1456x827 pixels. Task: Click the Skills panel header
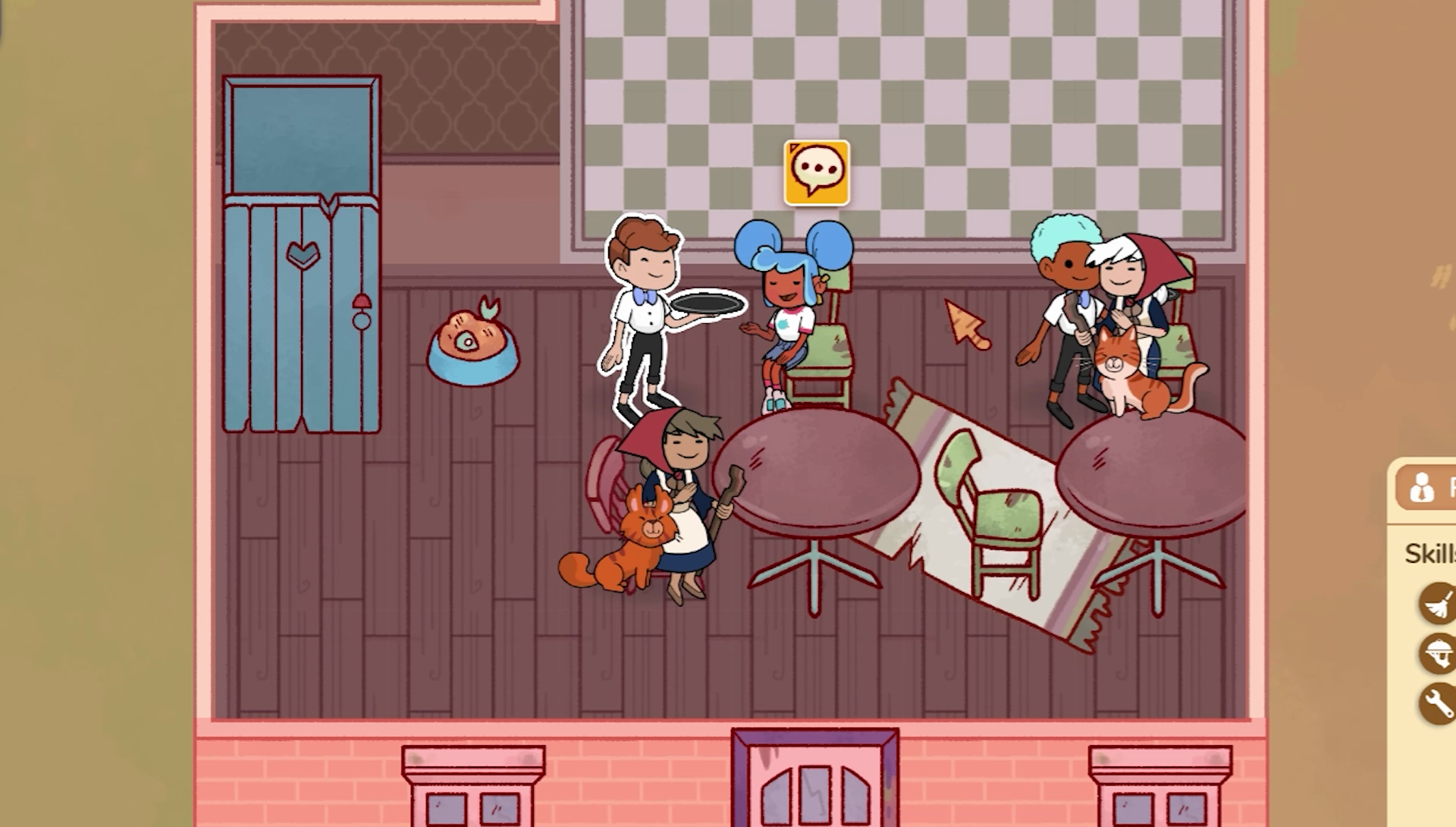[1429, 555]
